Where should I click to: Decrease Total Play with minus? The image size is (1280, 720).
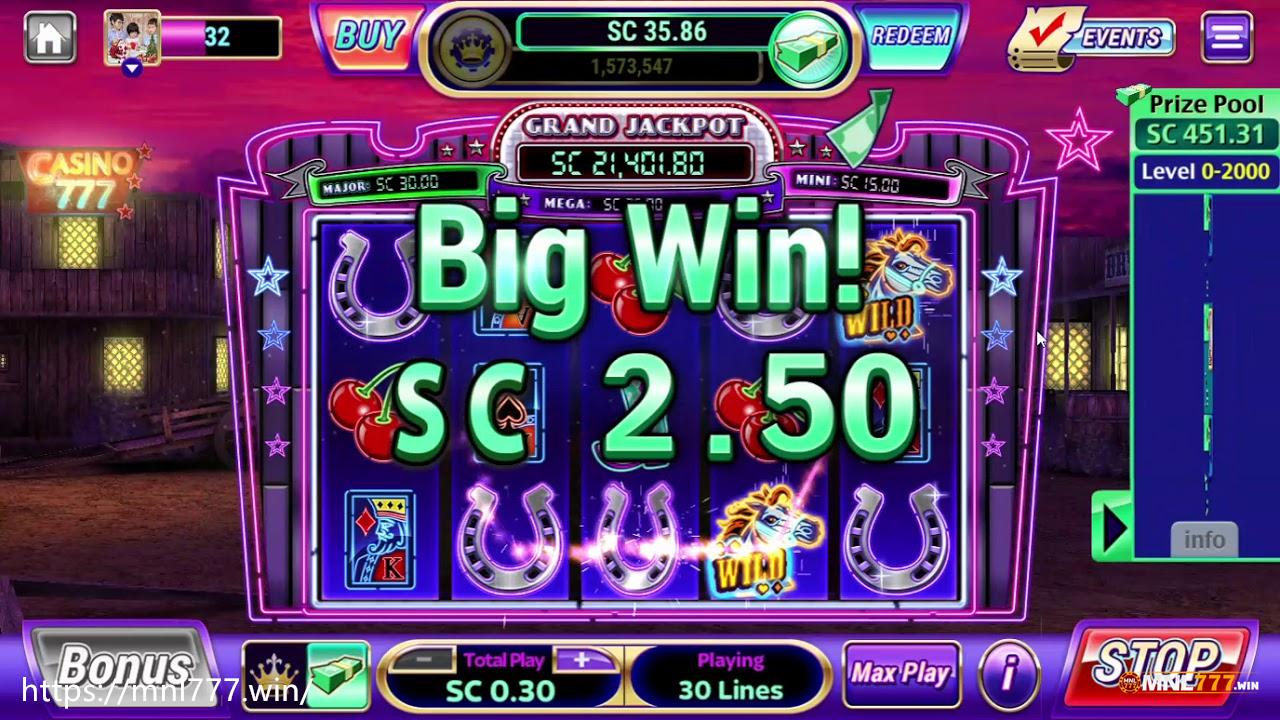(426, 660)
